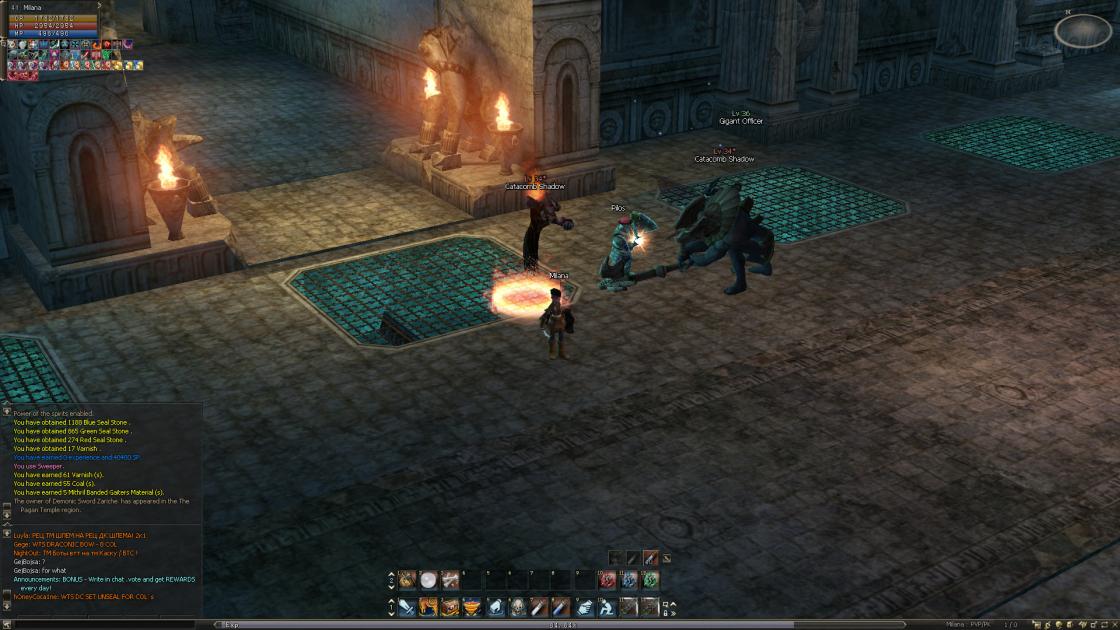Activate the red swirl buff icon
Screen dimensions: 1120x630
coord(605,579)
